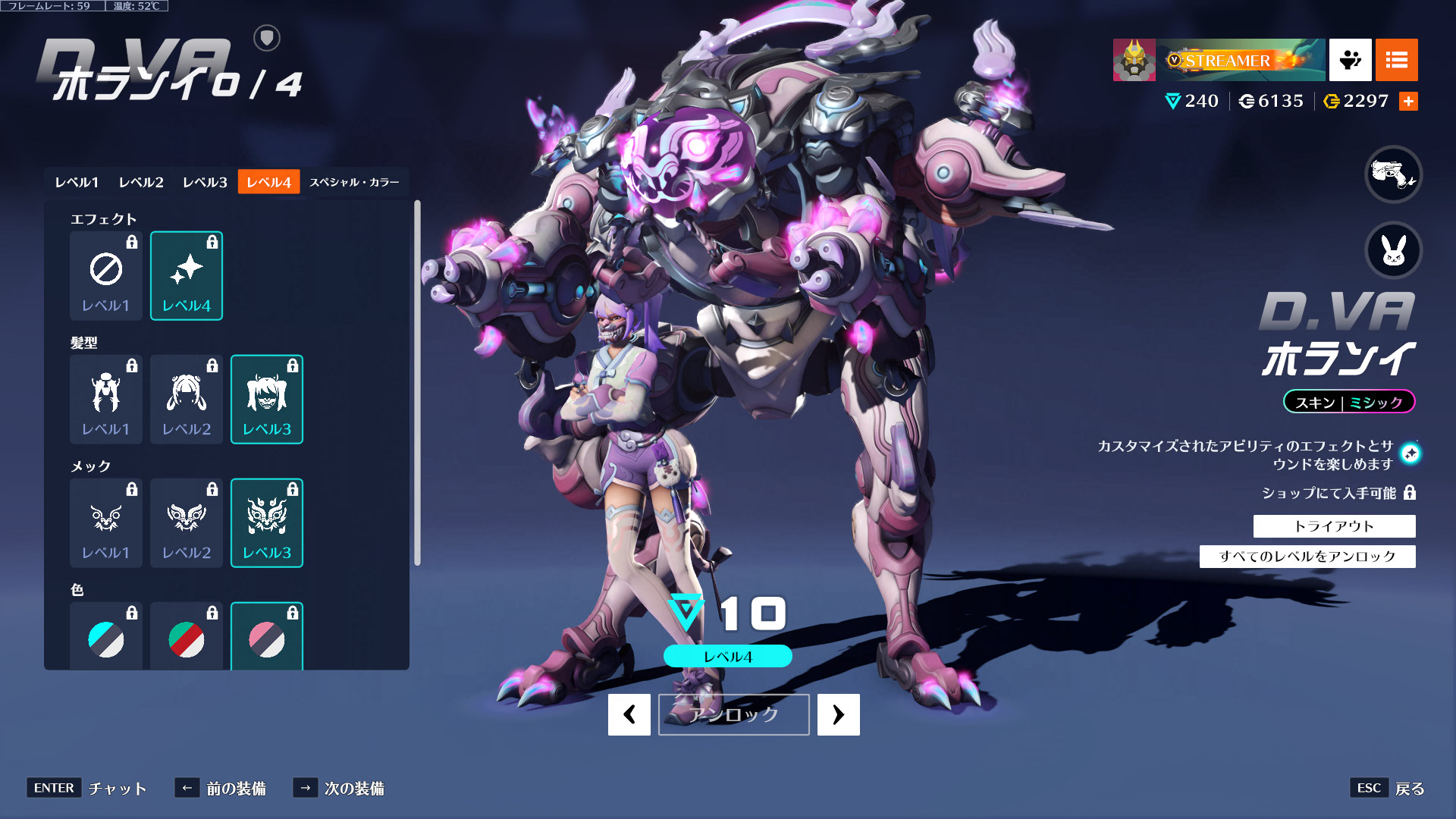Pick the green and red color swatch
The width and height of the screenshot is (1456, 819).
(x=187, y=639)
